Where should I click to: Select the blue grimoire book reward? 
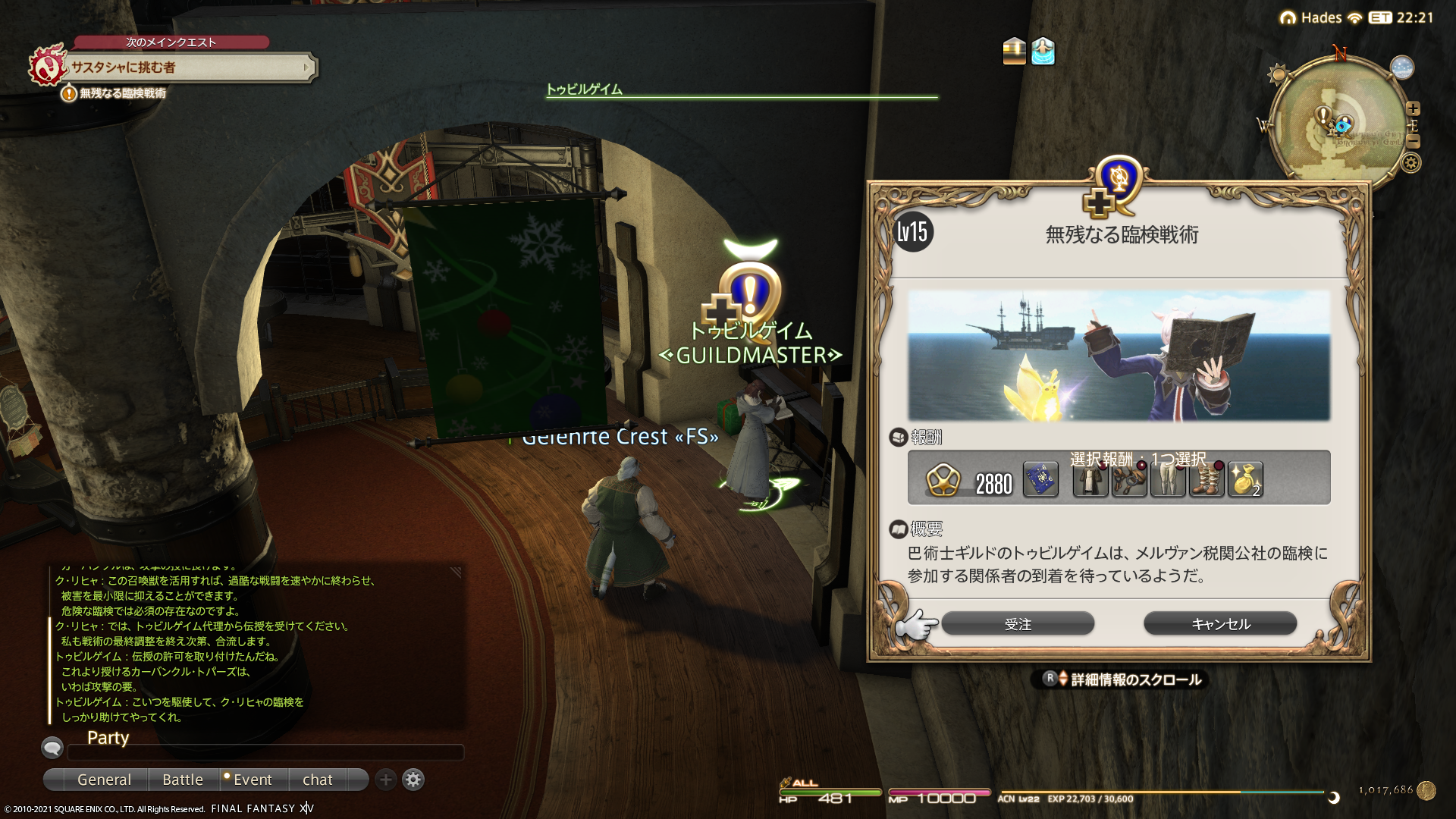[1040, 480]
